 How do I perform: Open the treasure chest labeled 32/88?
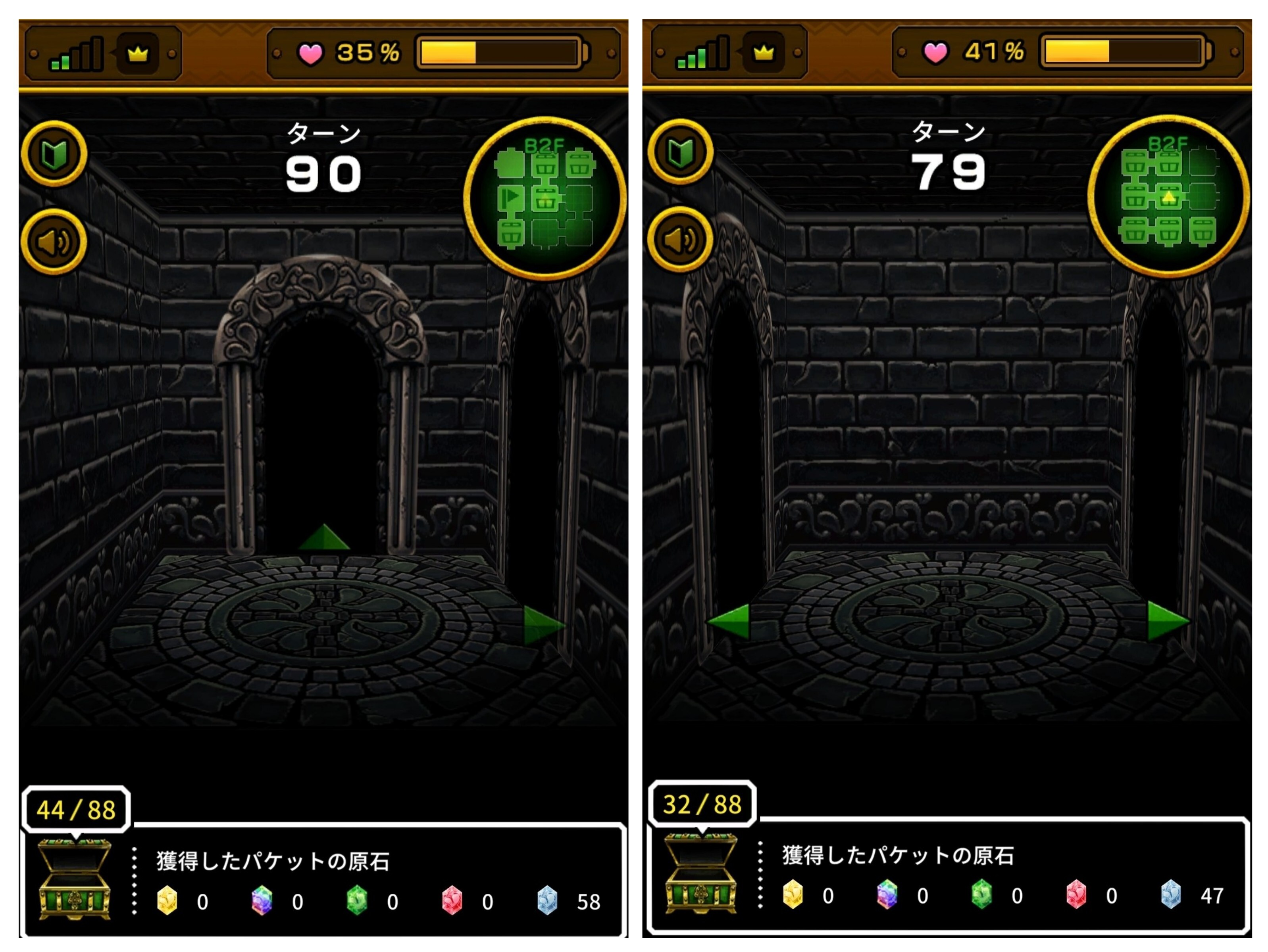click(700, 872)
